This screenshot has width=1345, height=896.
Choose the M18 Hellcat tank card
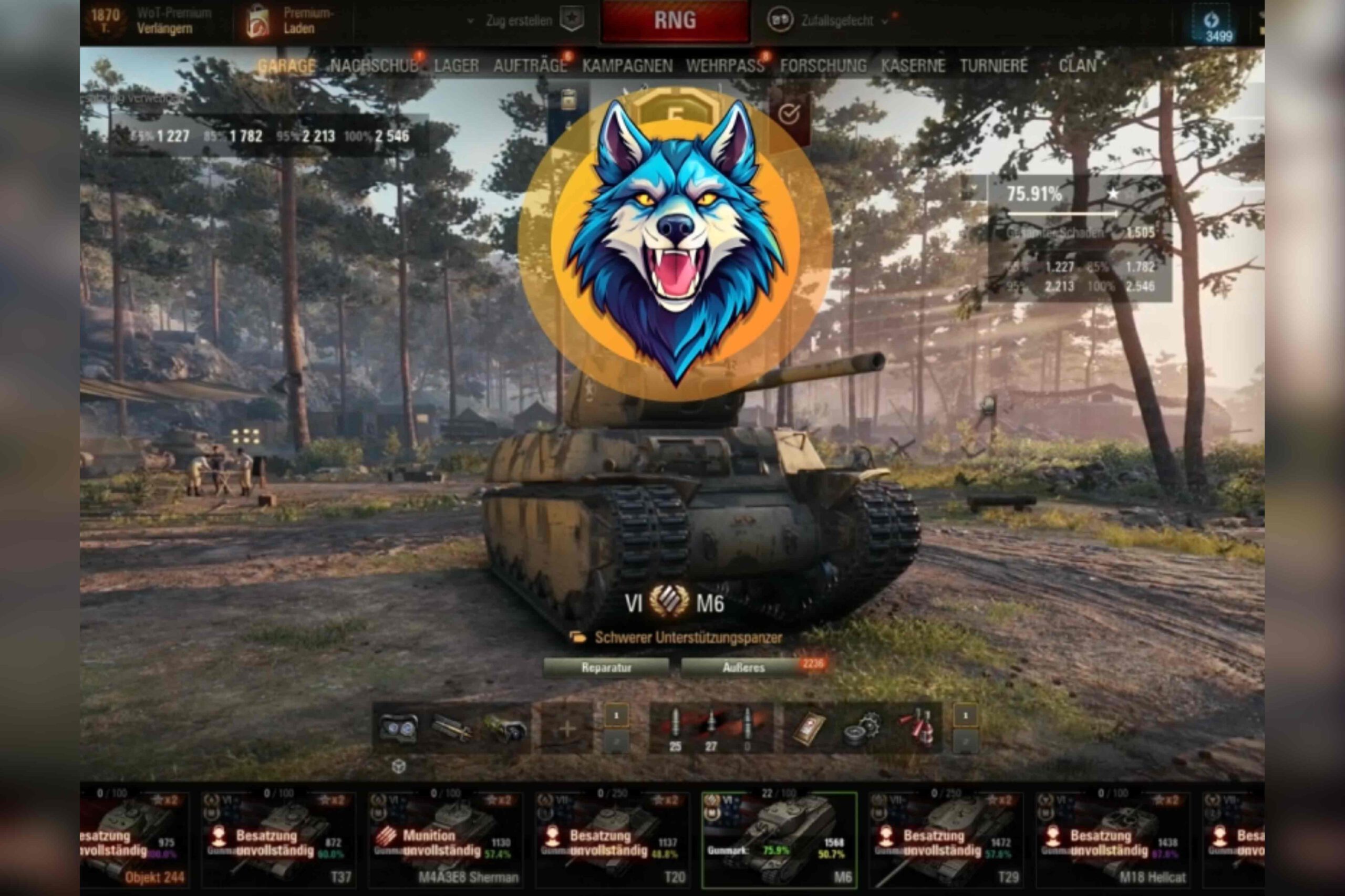[x=1112, y=837]
